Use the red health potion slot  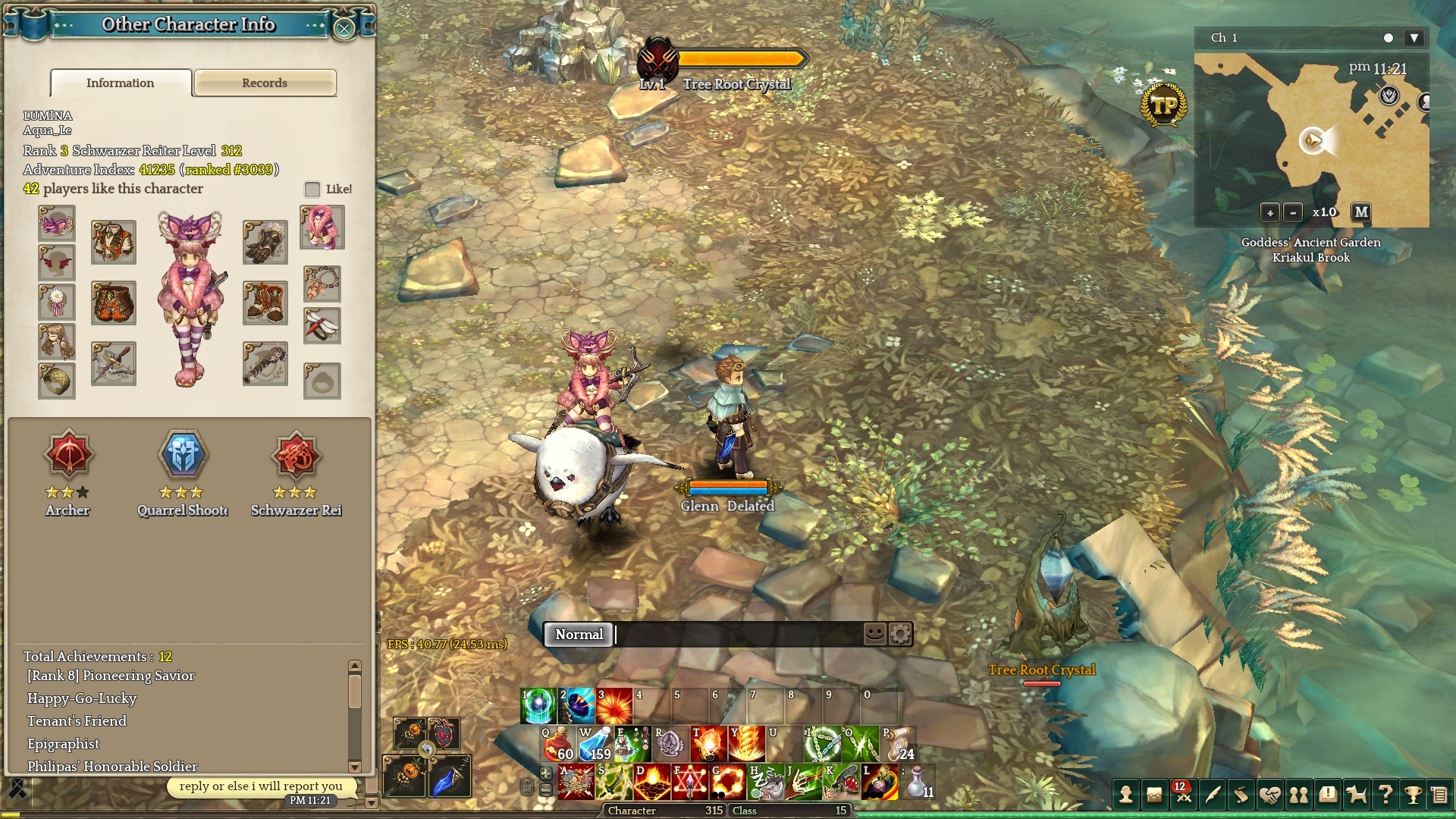click(557, 744)
